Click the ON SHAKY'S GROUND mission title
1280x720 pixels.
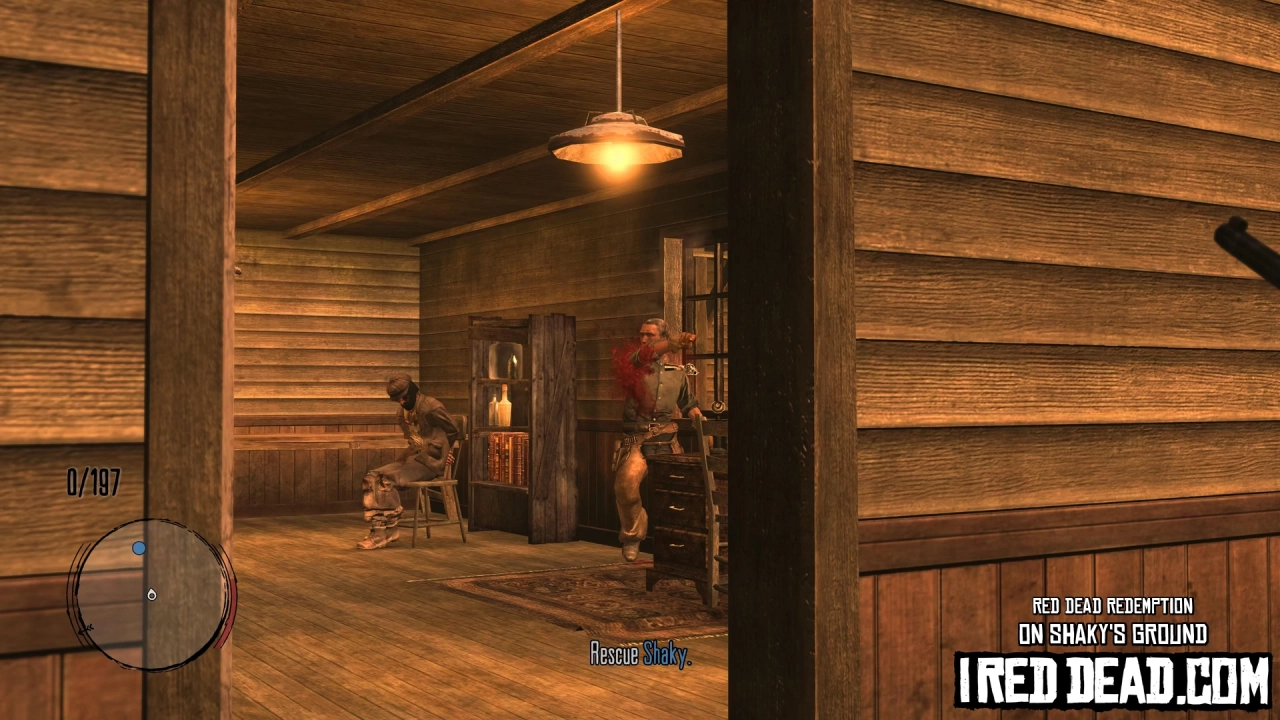pos(1113,634)
